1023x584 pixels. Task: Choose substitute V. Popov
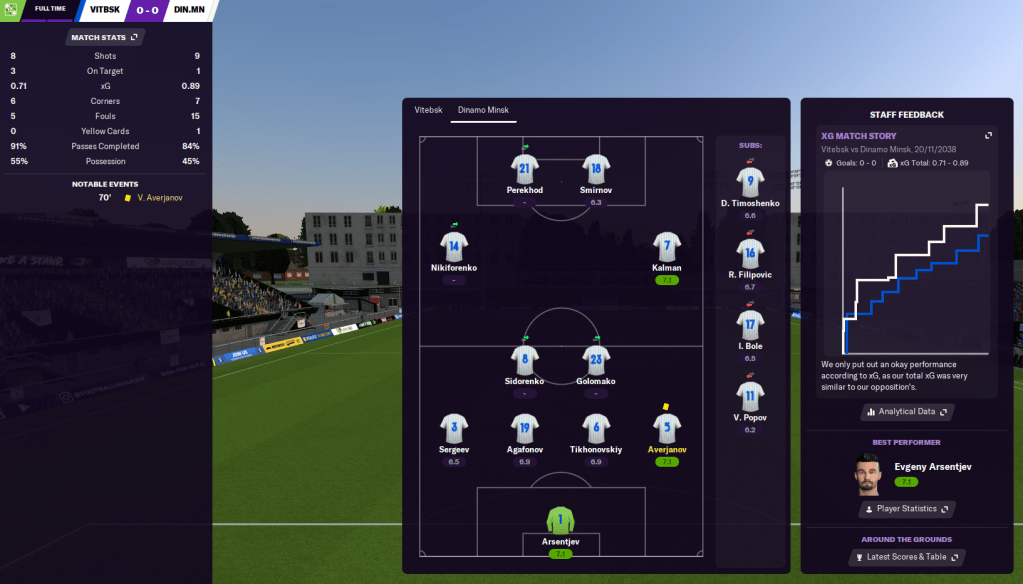pyautogui.click(x=750, y=396)
